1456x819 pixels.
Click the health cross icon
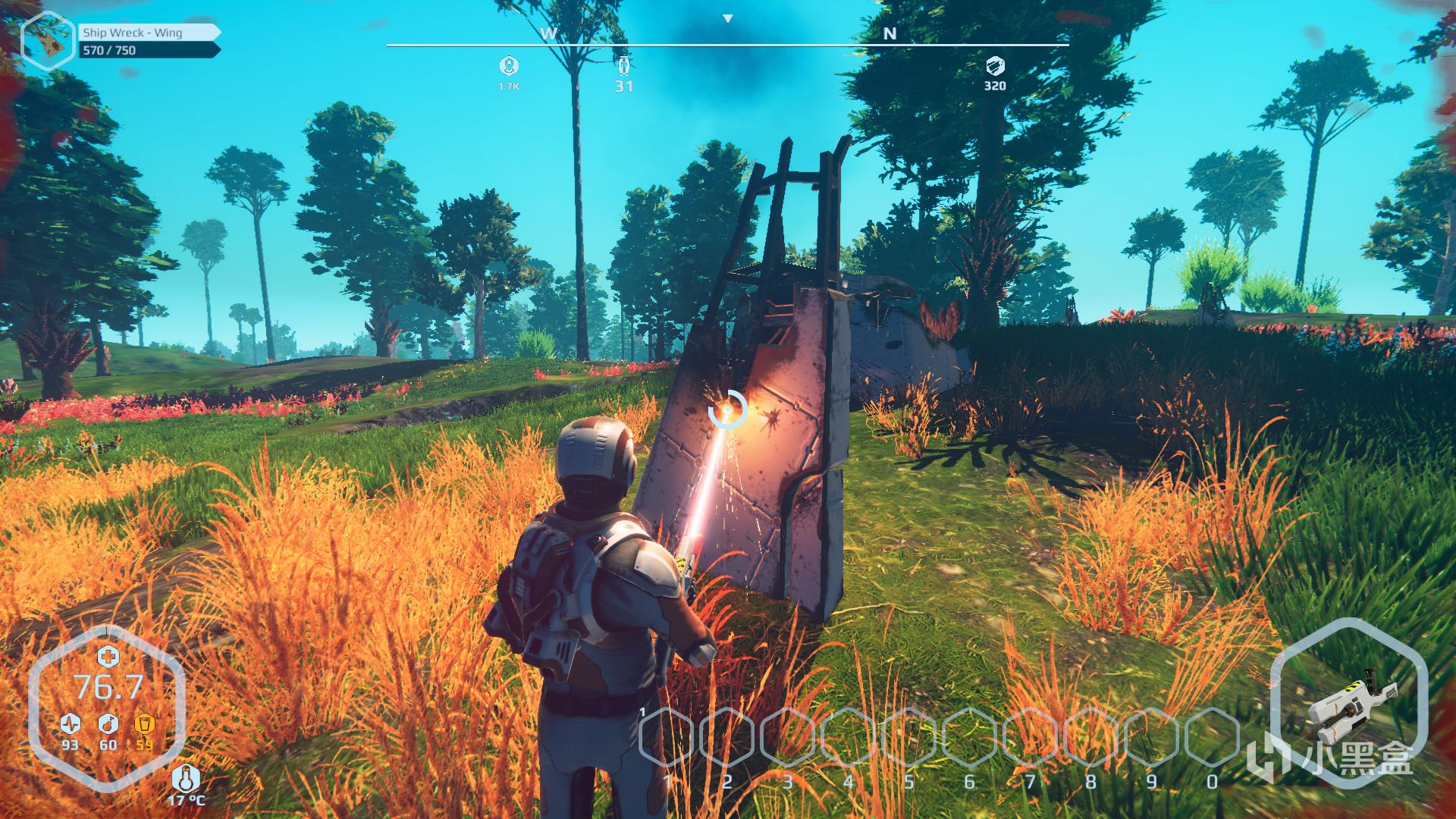[x=108, y=657]
